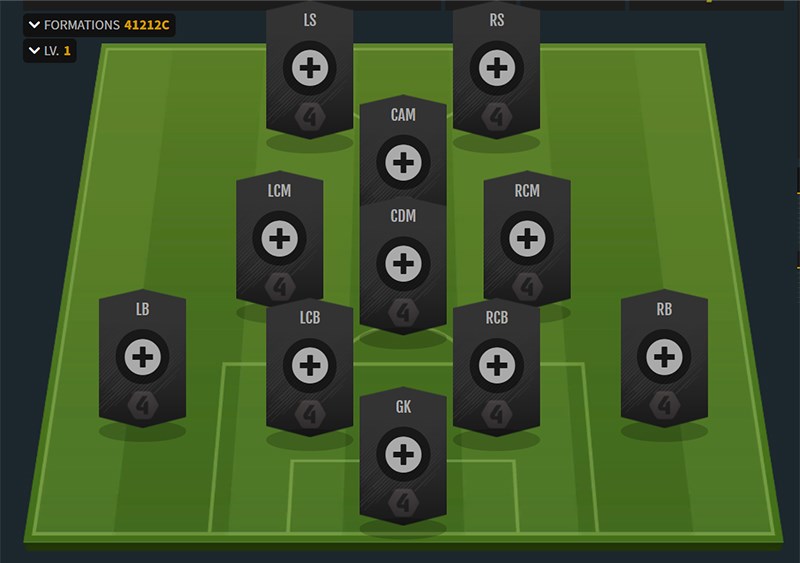Fill the RB position slot
This screenshot has height=563, width=800.
[x=664, y=356]
